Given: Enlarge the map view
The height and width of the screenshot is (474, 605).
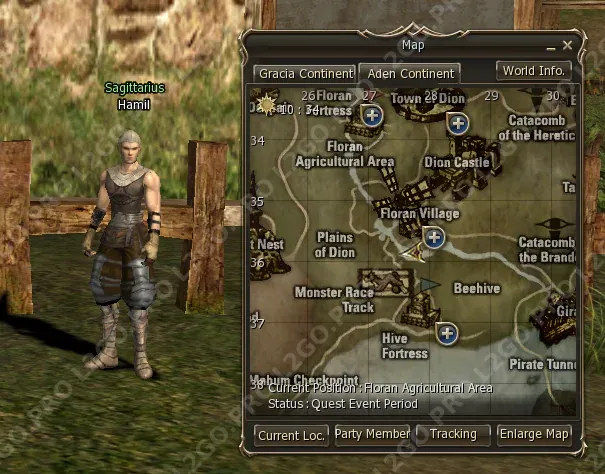Looking at the screenshot, I should tap(536, 434).
